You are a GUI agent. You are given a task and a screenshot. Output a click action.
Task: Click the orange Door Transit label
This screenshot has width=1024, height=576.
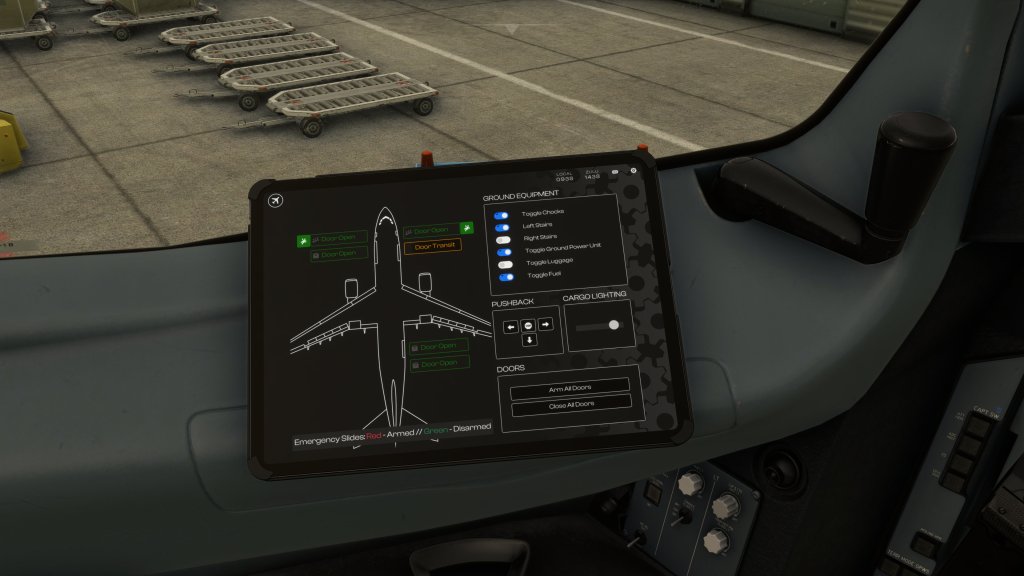[x=432, y=245]
